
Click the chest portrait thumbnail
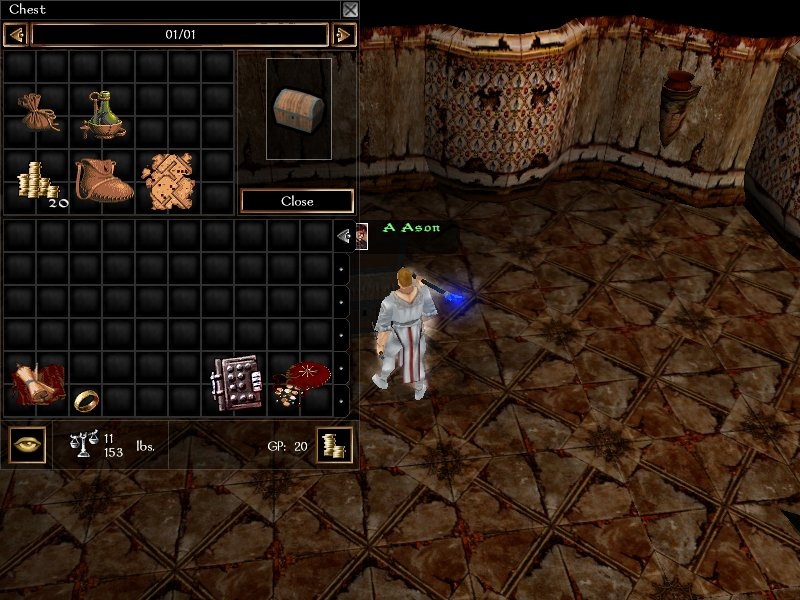[x=298, y=107]
